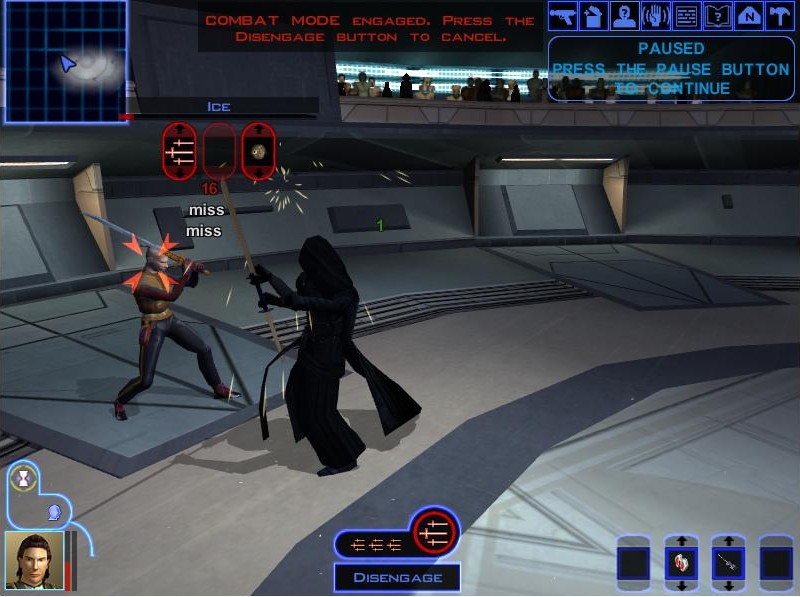This screenshot has width=800, height=597.
Task: Click the blue head icon above the portrait
Action: (54, 512)
